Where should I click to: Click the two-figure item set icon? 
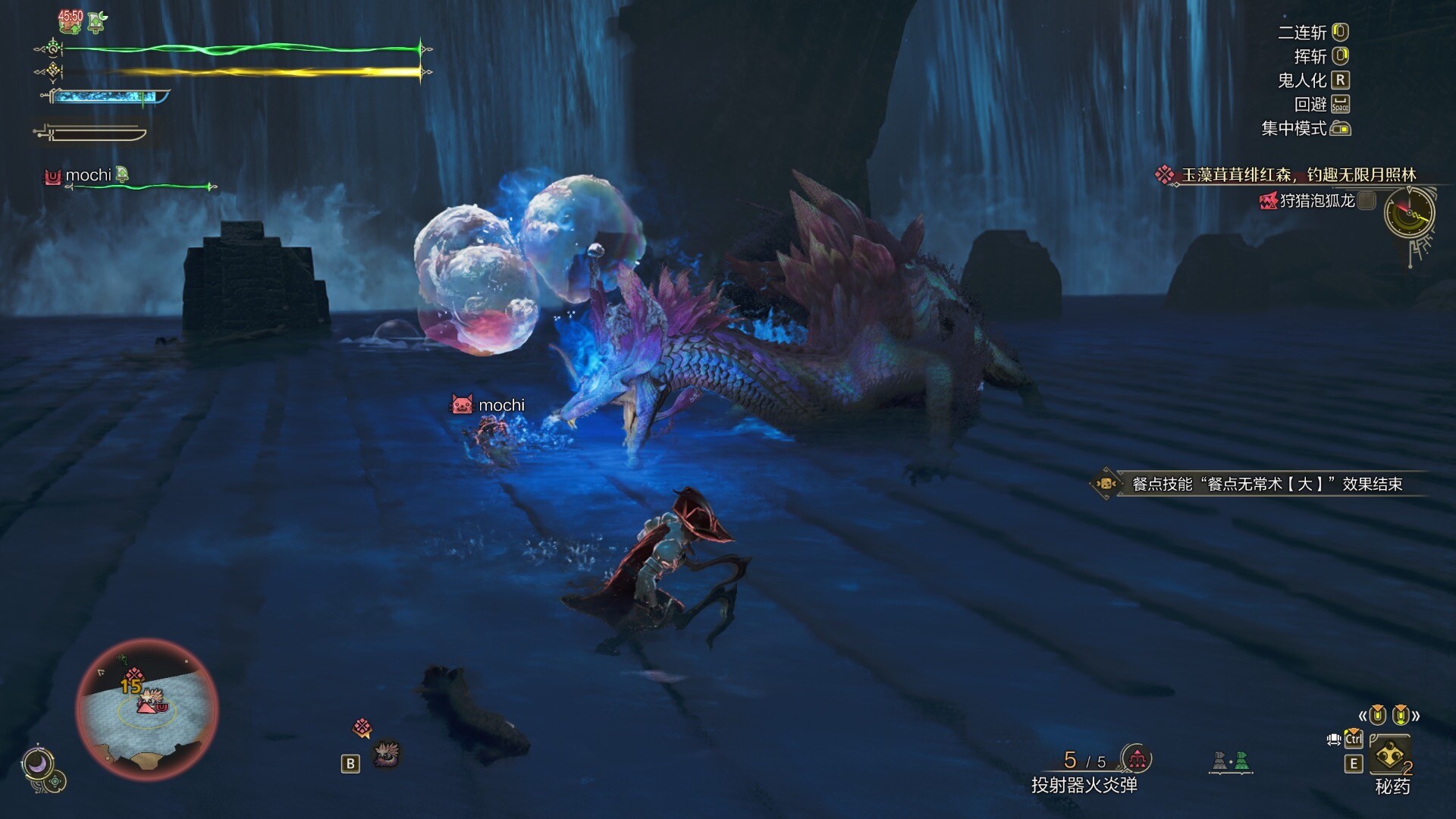[1230, 761]
